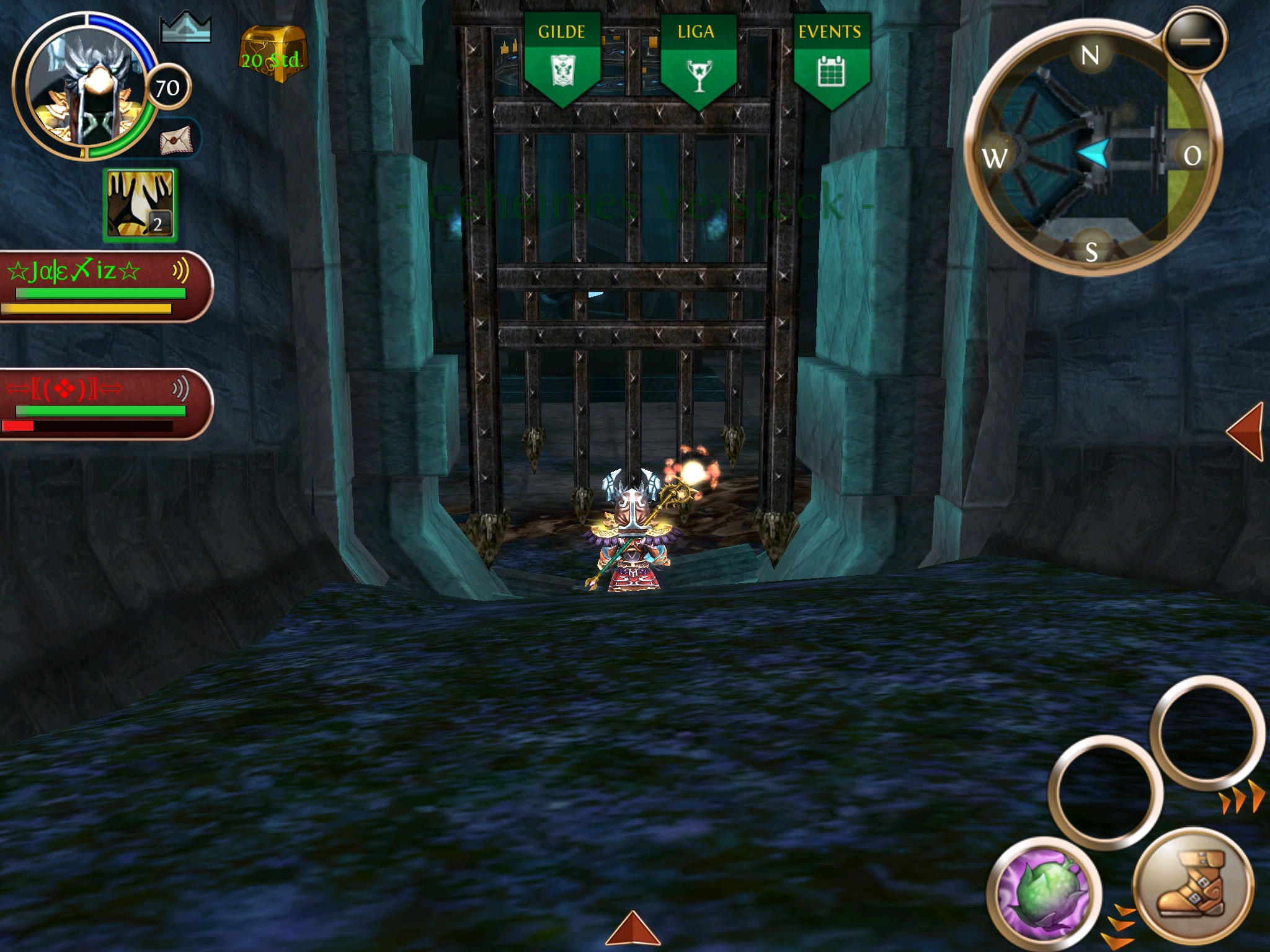Screen dimensions: 1270x952
Task: Expand the right side panel arrow
Action: (1246, 431)
